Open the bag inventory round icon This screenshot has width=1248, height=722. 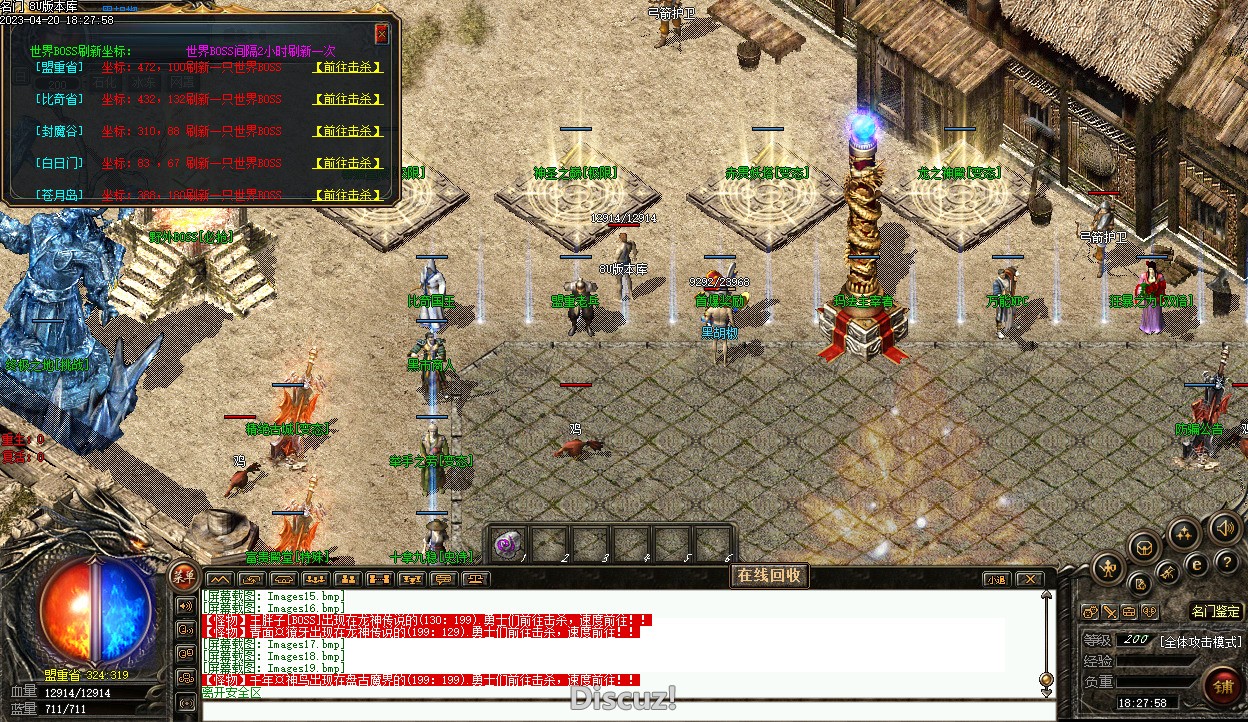[x=1144, y=546]
